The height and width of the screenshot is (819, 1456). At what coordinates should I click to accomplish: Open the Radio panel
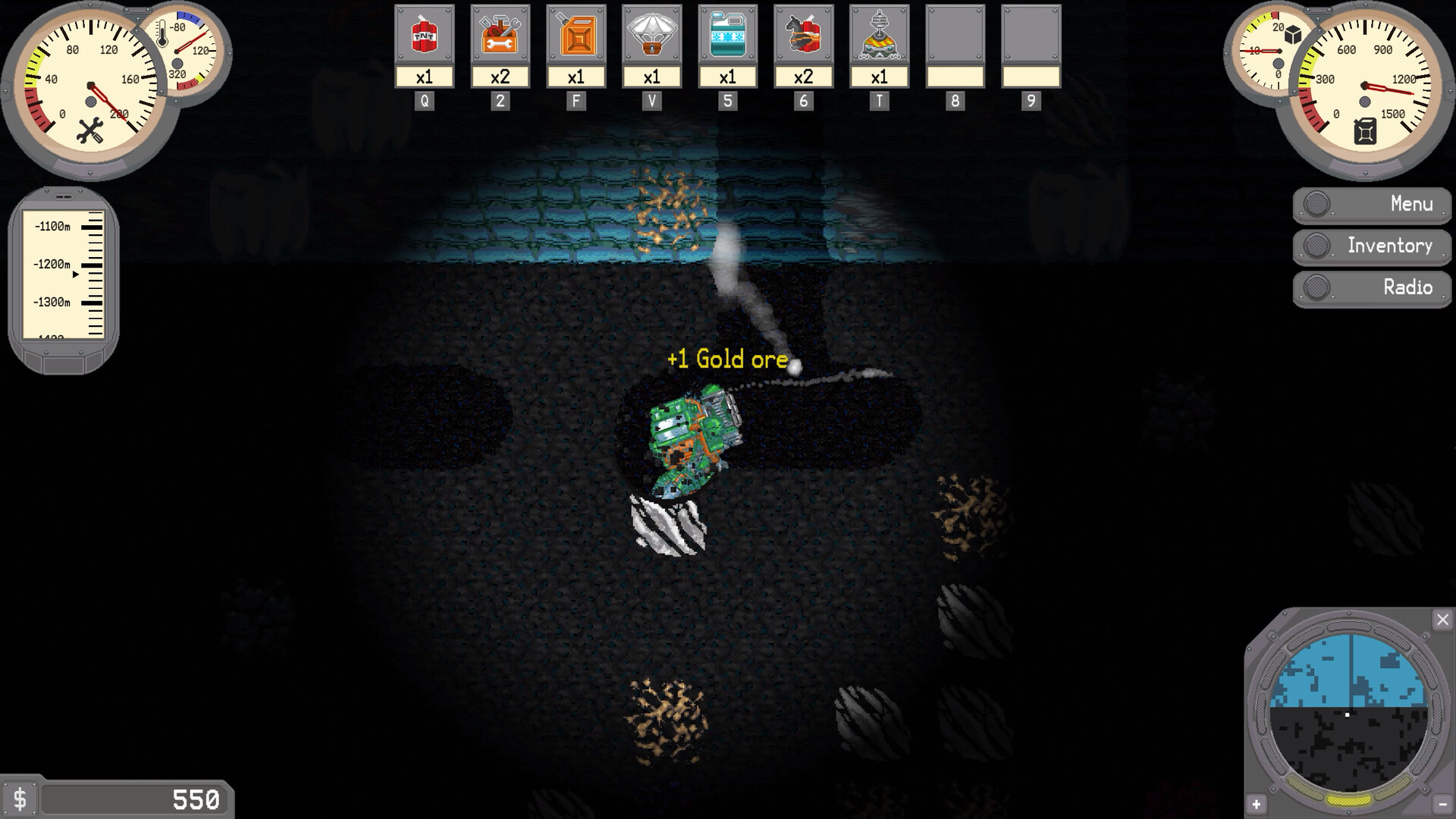pyautogui.click(x=1371, y=288)
